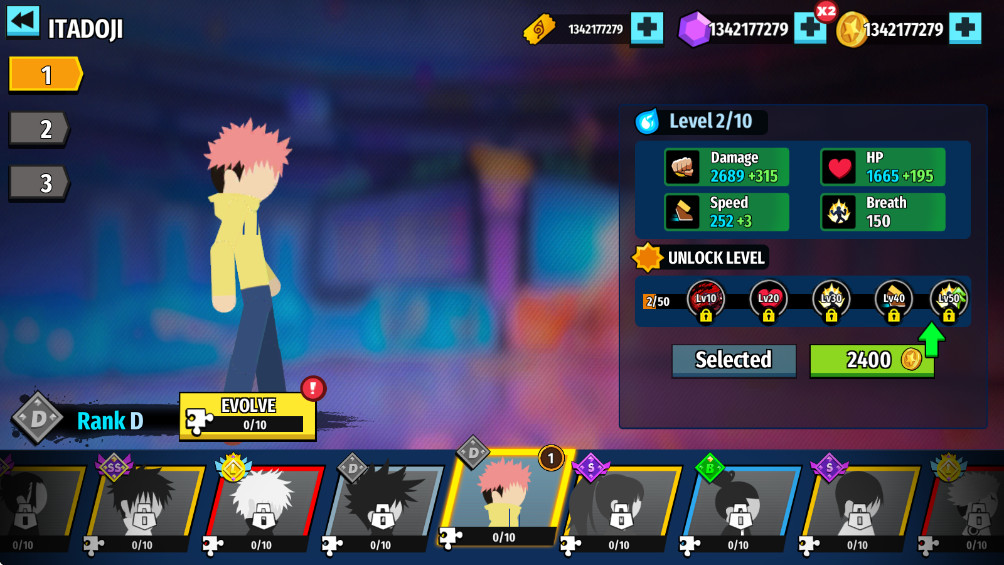Switch to tab 1
This screenshot has height=565, width=1004.
point(45,74)
